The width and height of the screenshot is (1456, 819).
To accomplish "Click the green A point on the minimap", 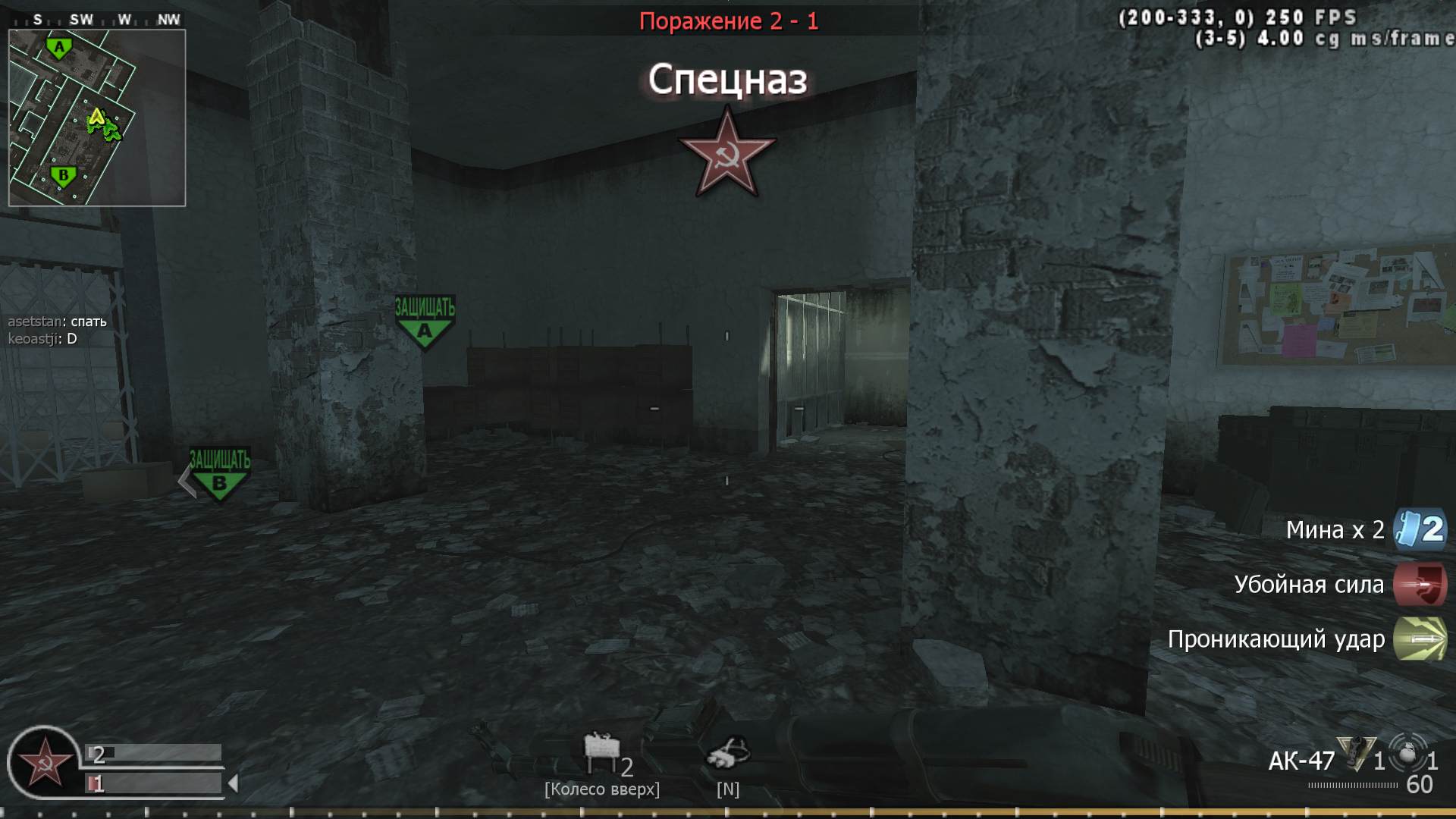I will [x=61, y=47].
